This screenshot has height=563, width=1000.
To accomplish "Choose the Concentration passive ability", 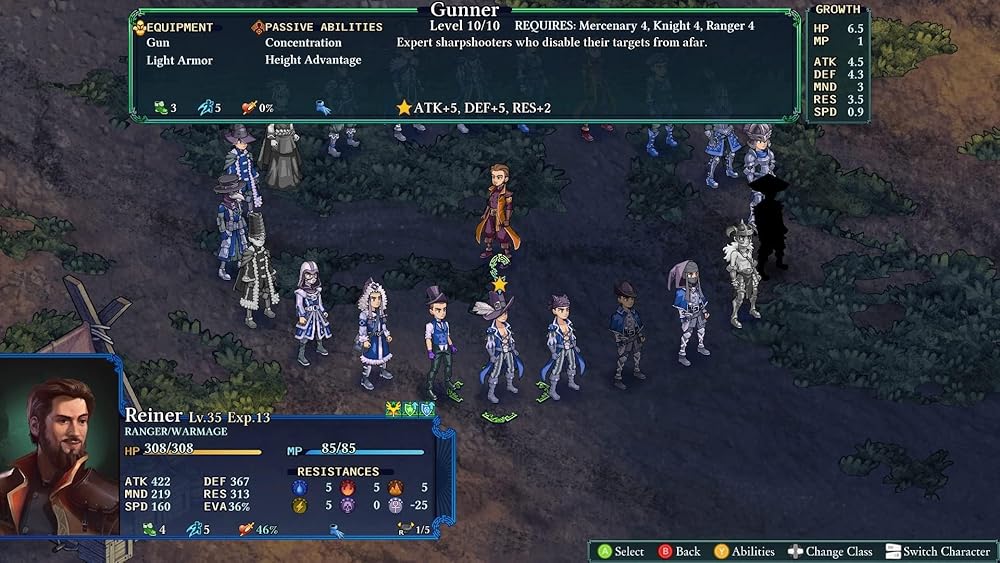I will [x=303, y=43].
